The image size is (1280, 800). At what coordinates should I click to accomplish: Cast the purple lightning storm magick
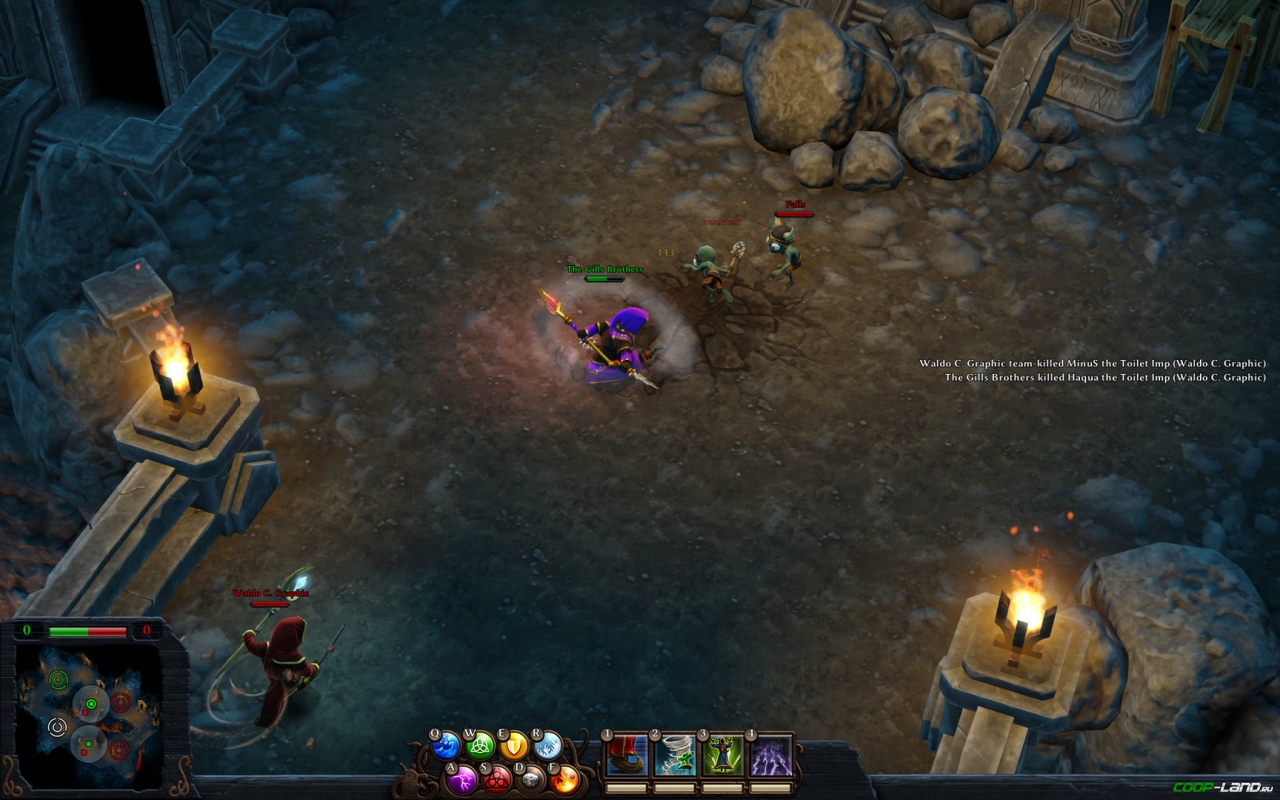pyautogui.click(x=771, y=756)
